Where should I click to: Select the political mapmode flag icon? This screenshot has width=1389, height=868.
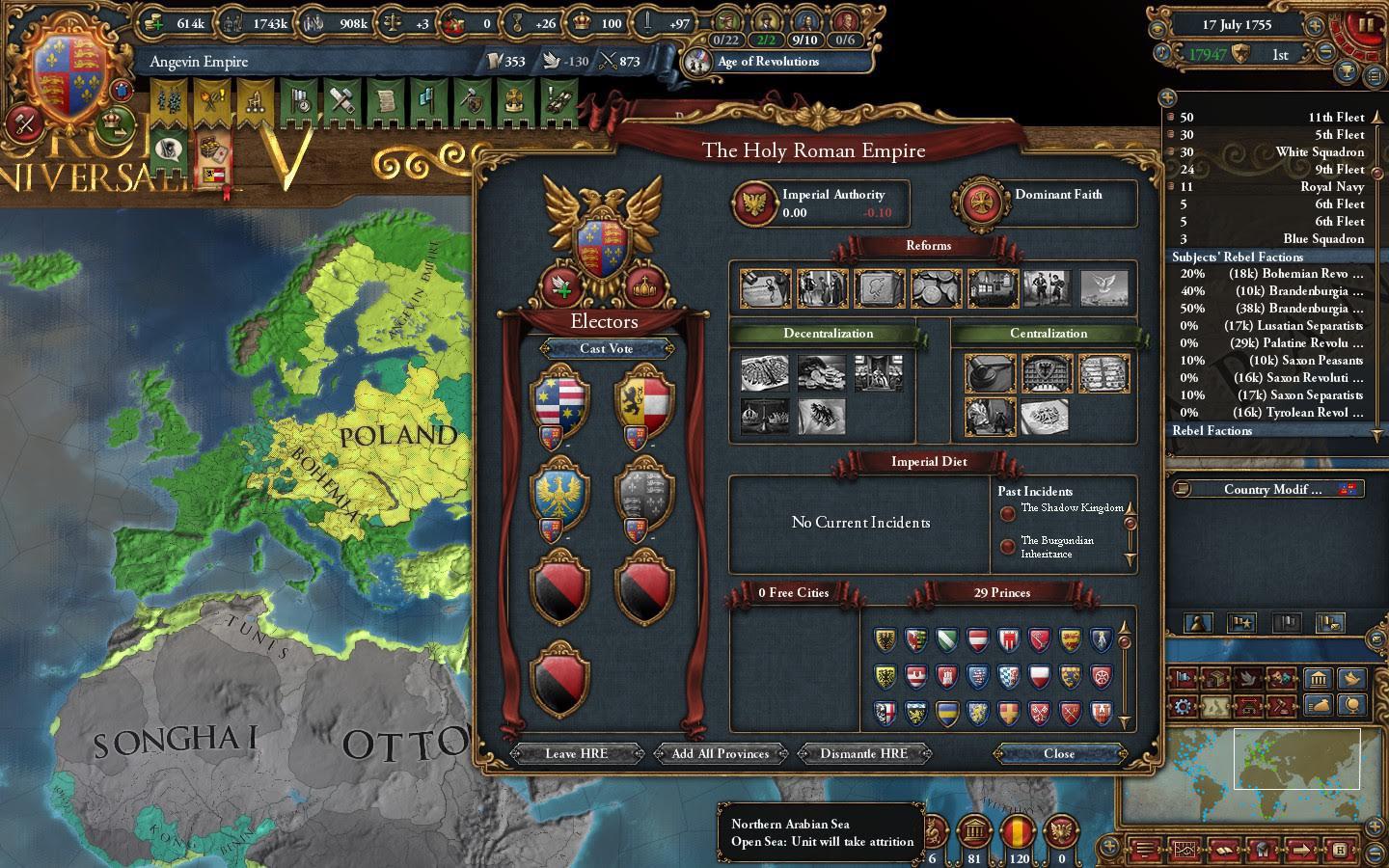point(1184,680)
